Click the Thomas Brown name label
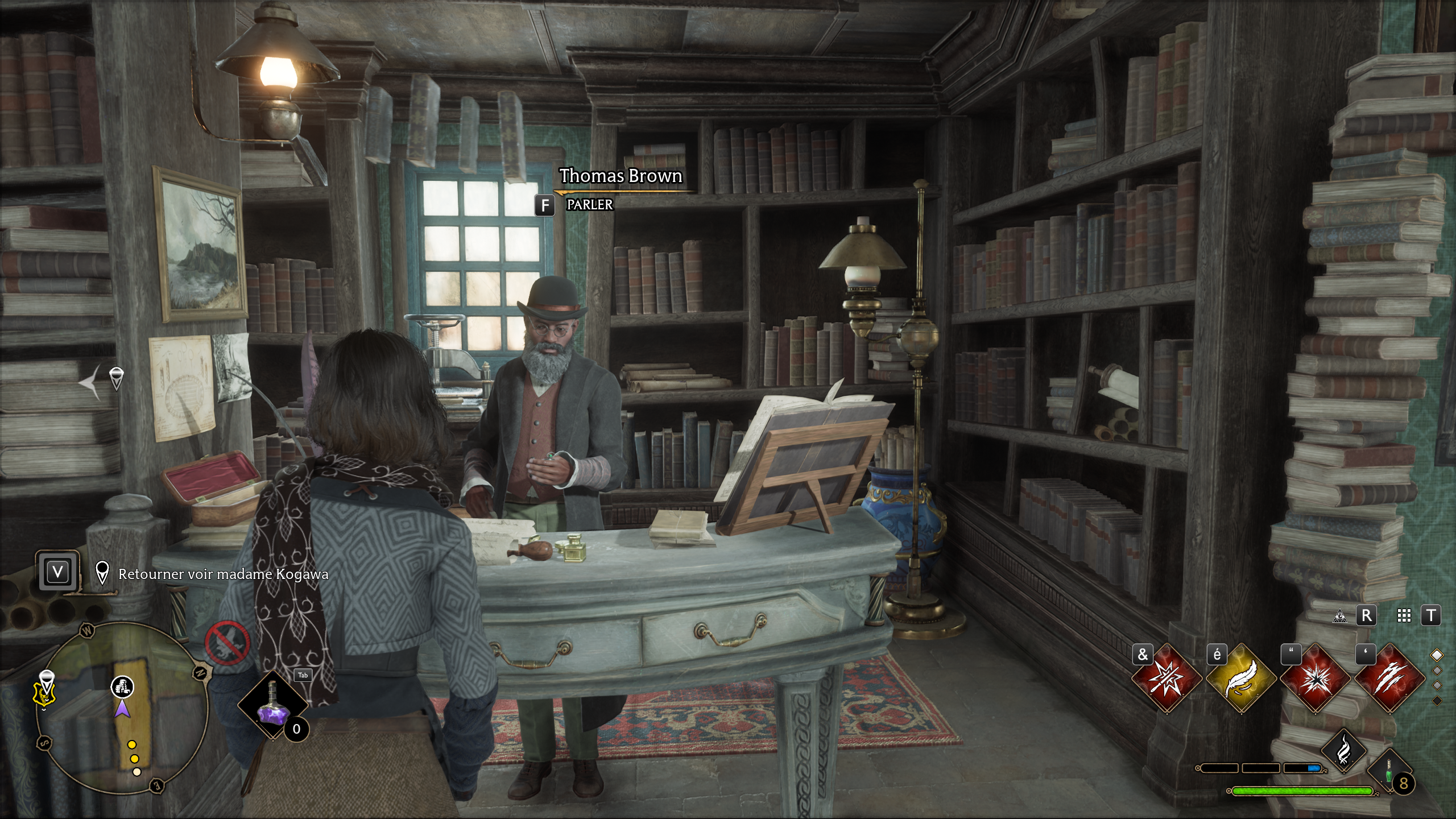This screenshot has width=1456, height=819. tap(621, 176)
